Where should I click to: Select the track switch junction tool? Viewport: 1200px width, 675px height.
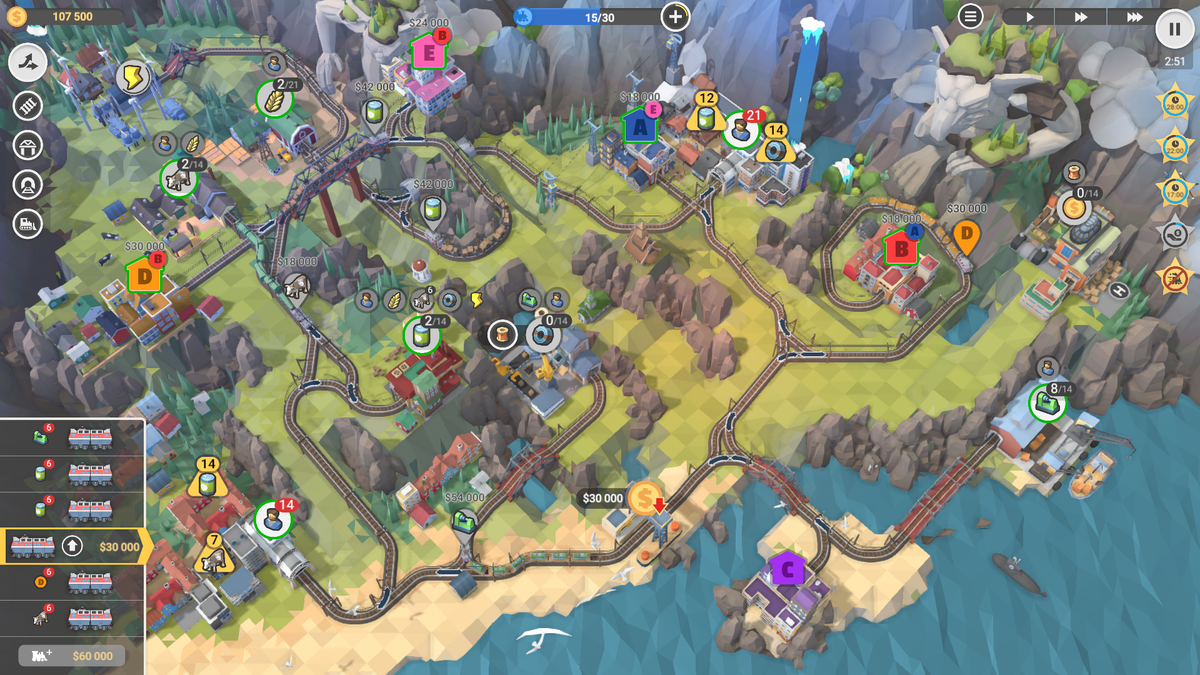point(28,63)
